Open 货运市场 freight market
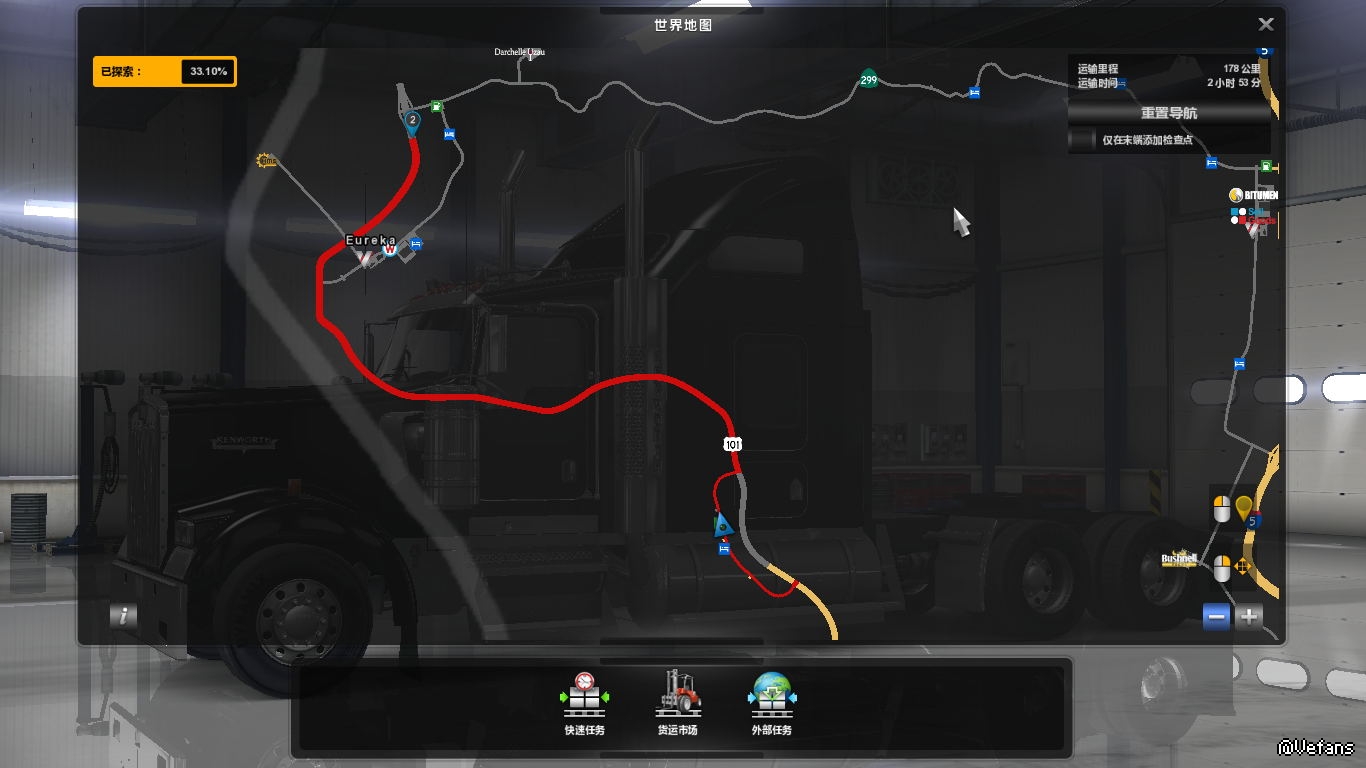This screenshot has width=1366, height=768. pyautogui.click(x=677, y=703)
